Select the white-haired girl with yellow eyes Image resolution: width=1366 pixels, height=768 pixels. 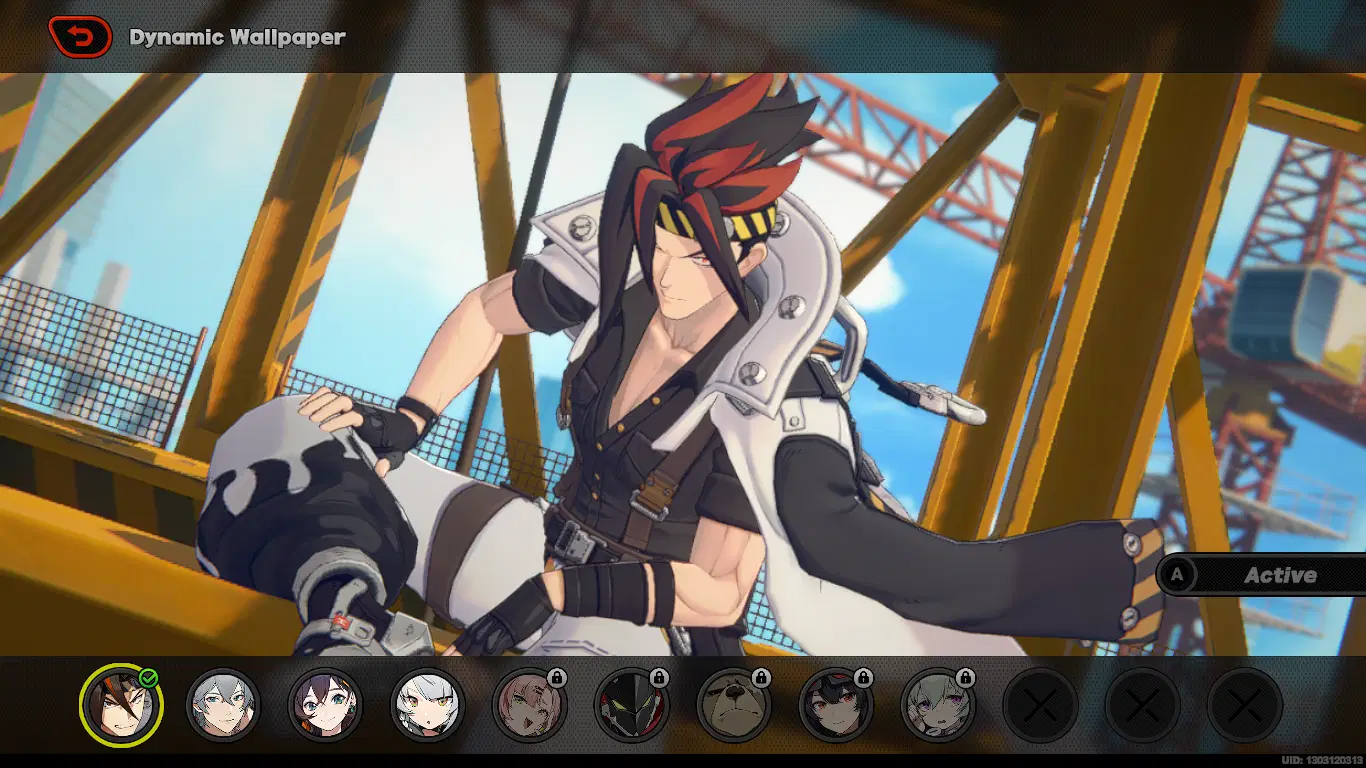click(427, 705)
